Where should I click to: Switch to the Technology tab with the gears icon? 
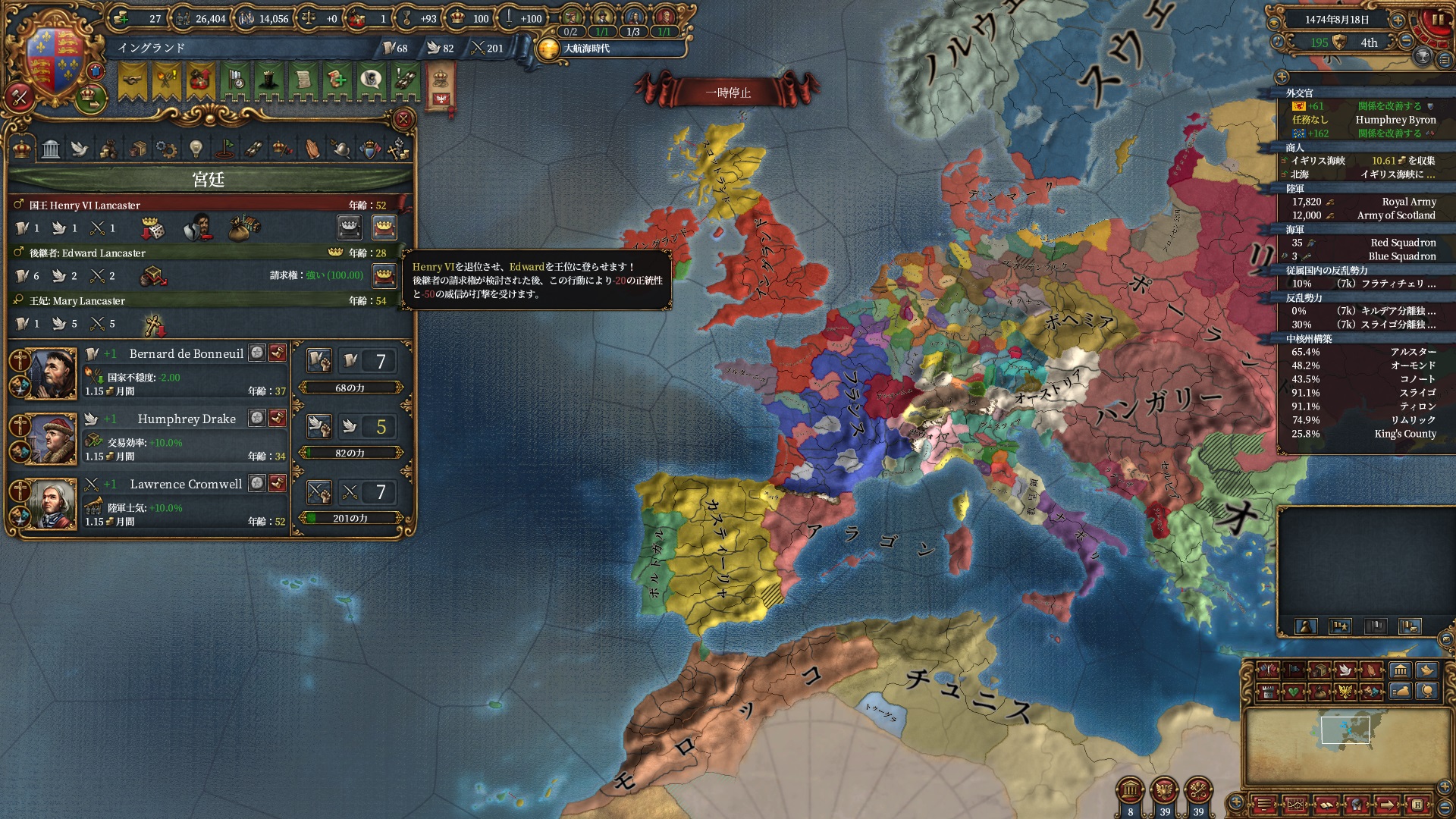pyautogui.click(x=166, y=149)
